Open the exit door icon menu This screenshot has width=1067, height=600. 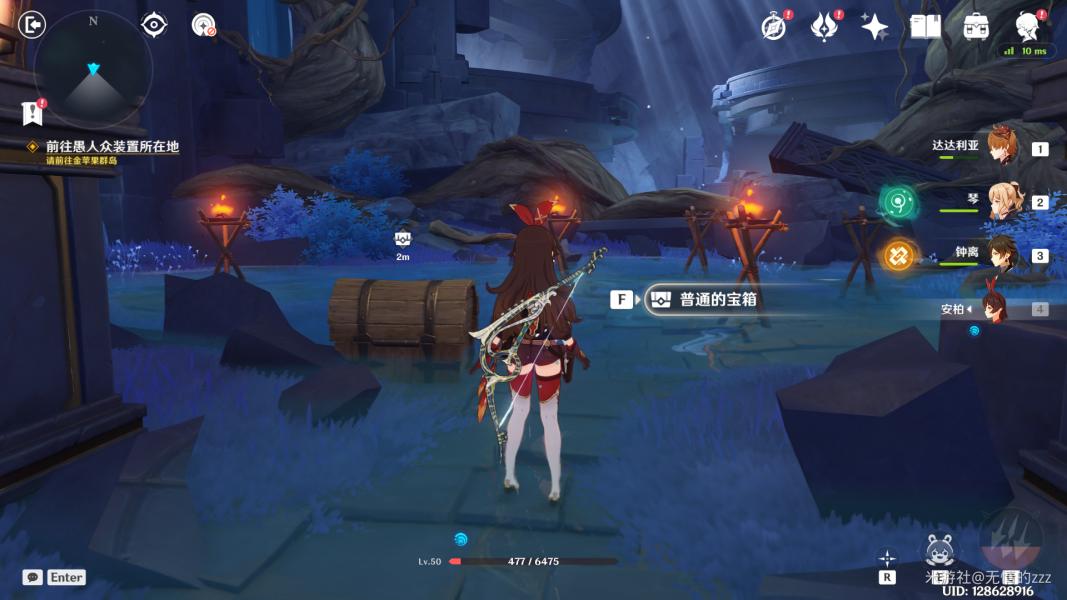33,24
